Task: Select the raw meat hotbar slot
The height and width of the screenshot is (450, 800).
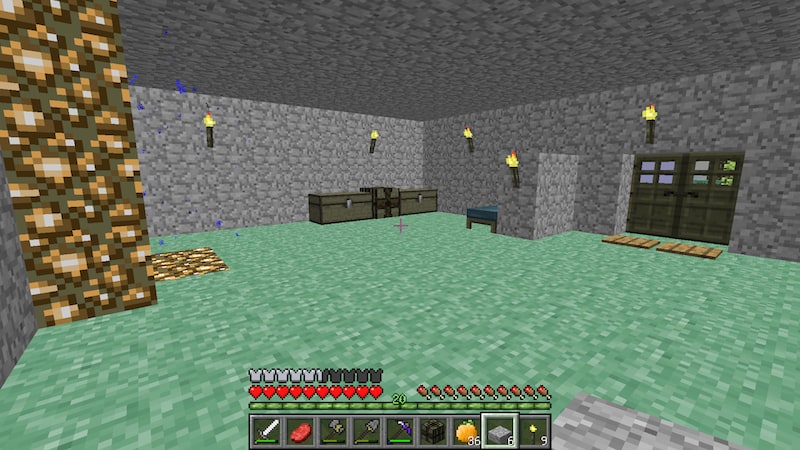Action: (x=301, y=432)
